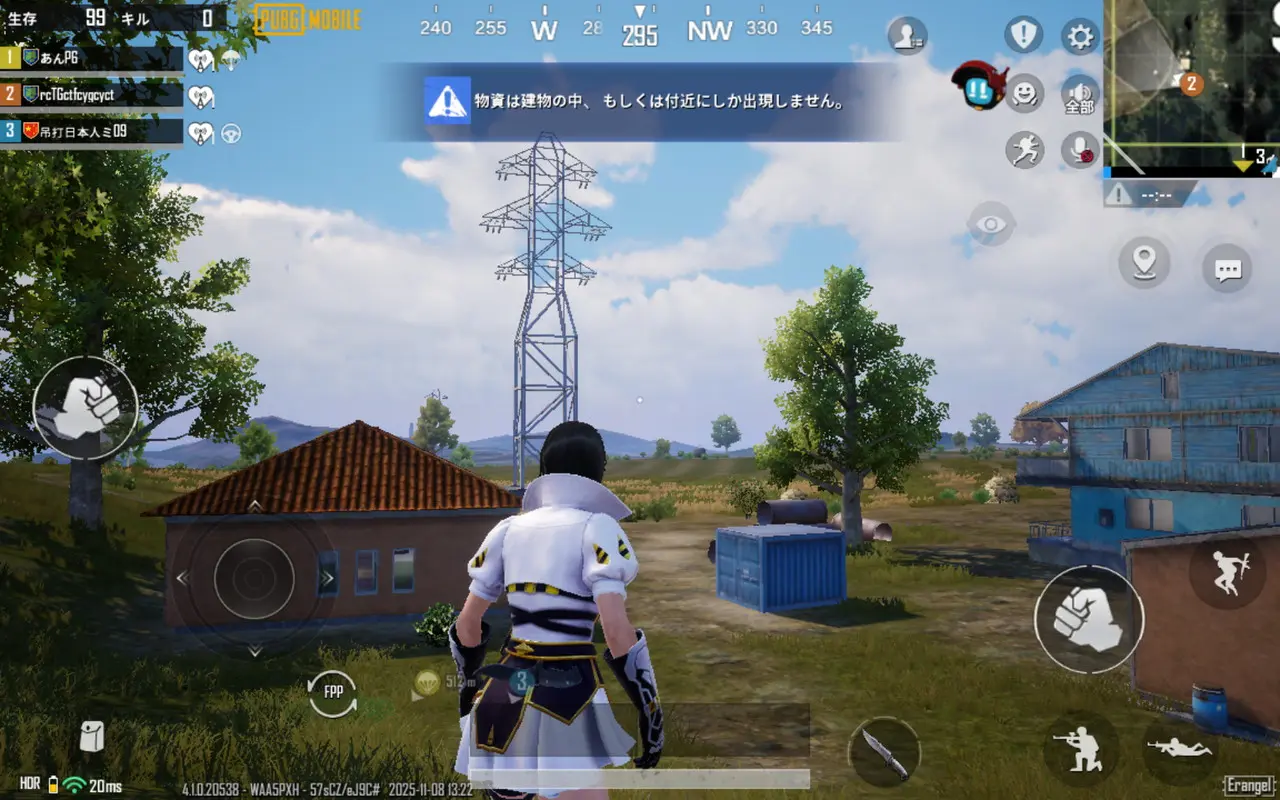1280x800 pixels.
Task: Crouch using the kneeling soldier button
Action: pos(1081,749)
